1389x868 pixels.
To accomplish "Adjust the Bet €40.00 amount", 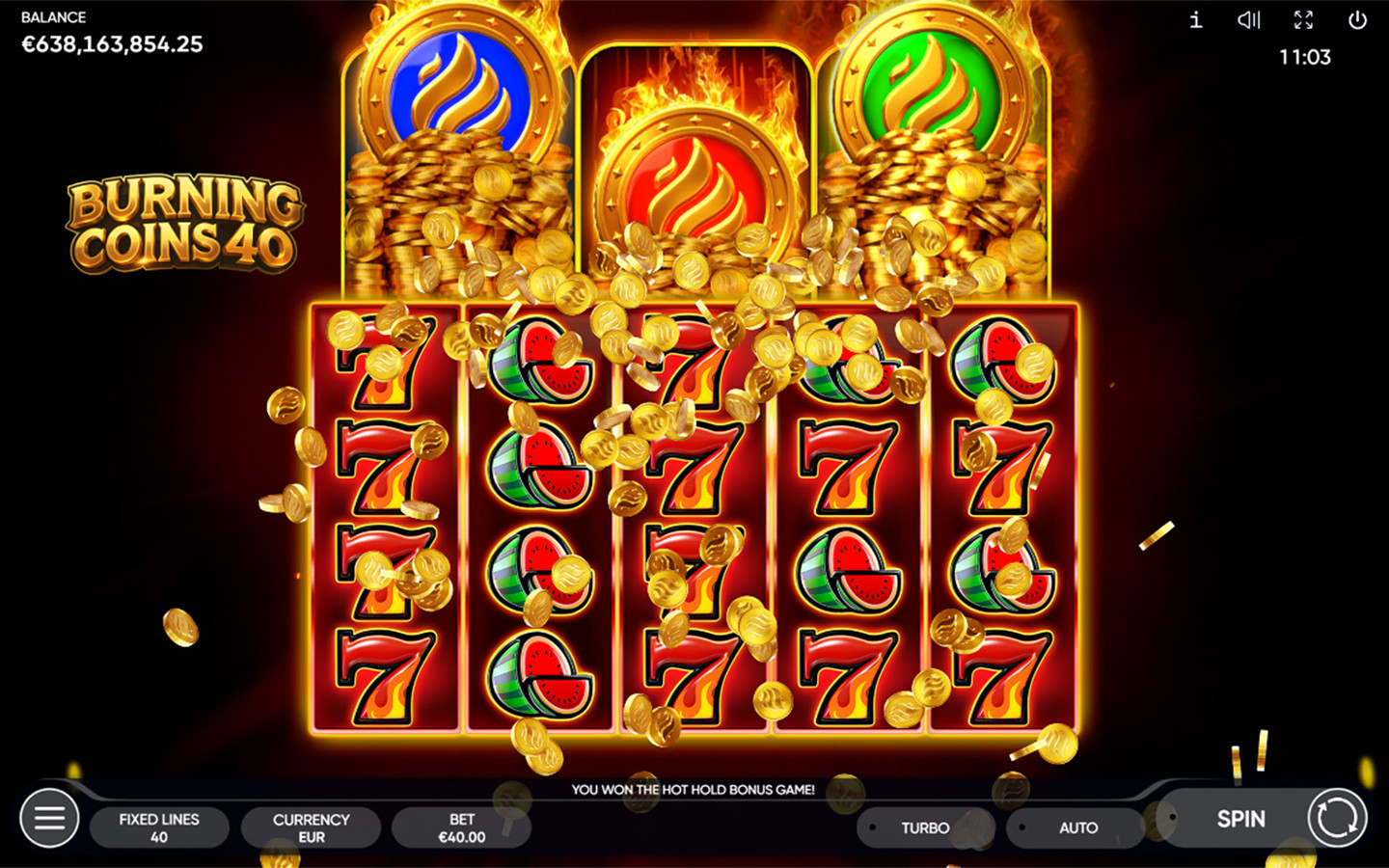I will [x=461, y=827].
